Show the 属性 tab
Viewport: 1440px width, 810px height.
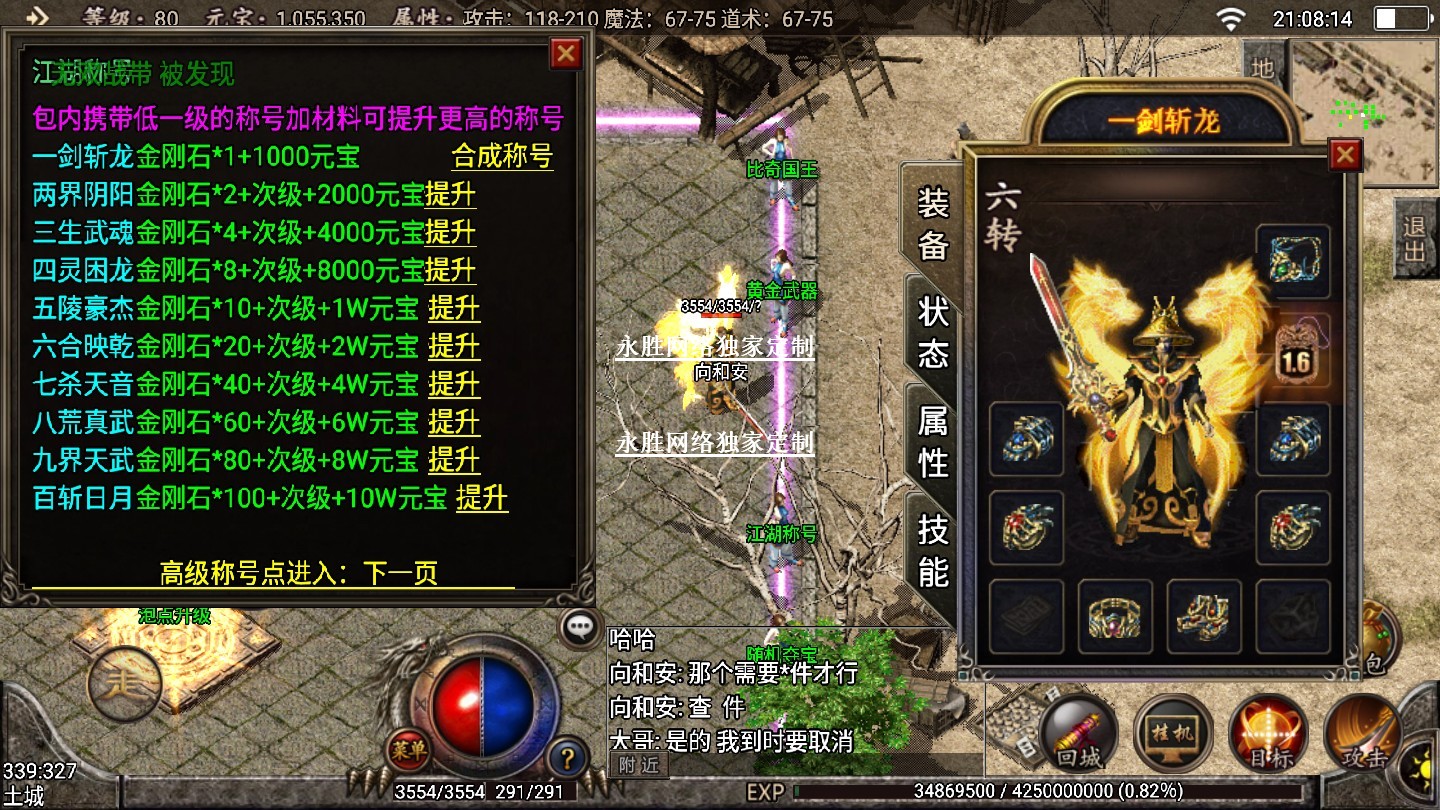(932, 442)
